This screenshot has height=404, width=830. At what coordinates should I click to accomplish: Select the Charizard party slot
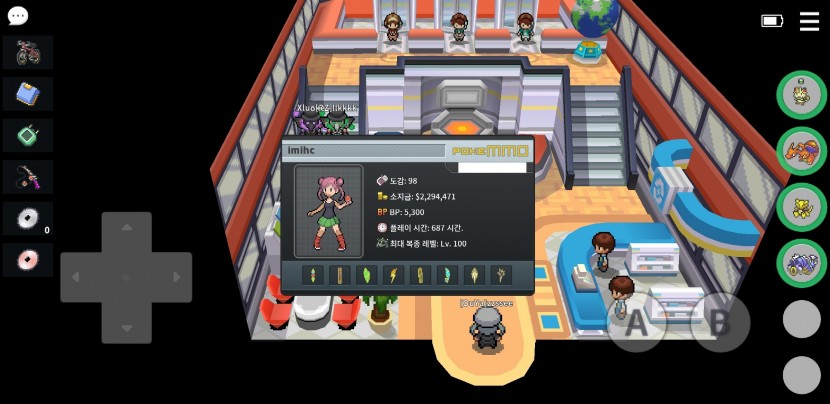click(x=801, y=150)
